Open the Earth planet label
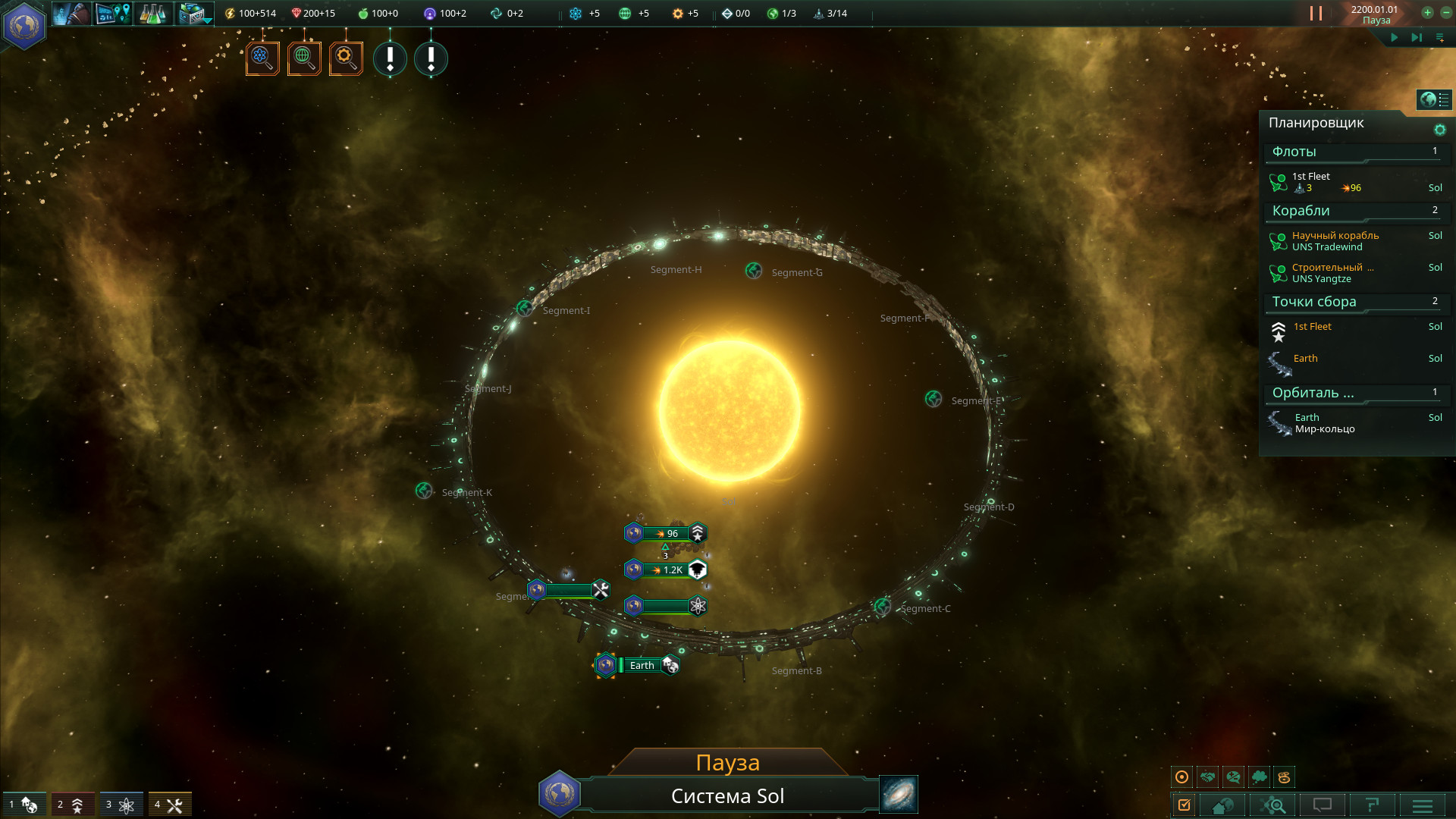This screenshot has width=1456, height=819. (x=642, y=665)
